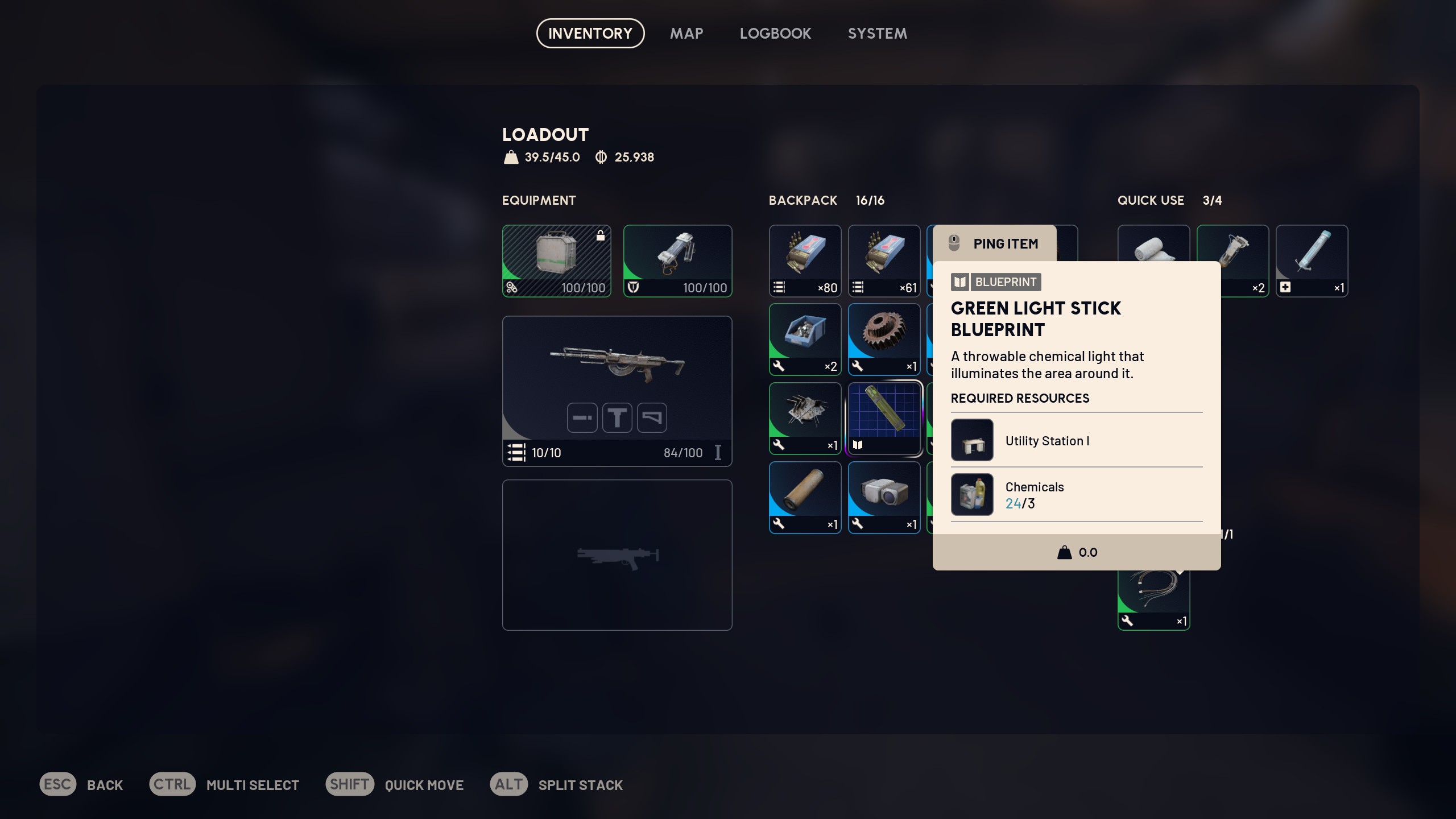Open the rifle's muzzle attachment slot

(582, 418)
